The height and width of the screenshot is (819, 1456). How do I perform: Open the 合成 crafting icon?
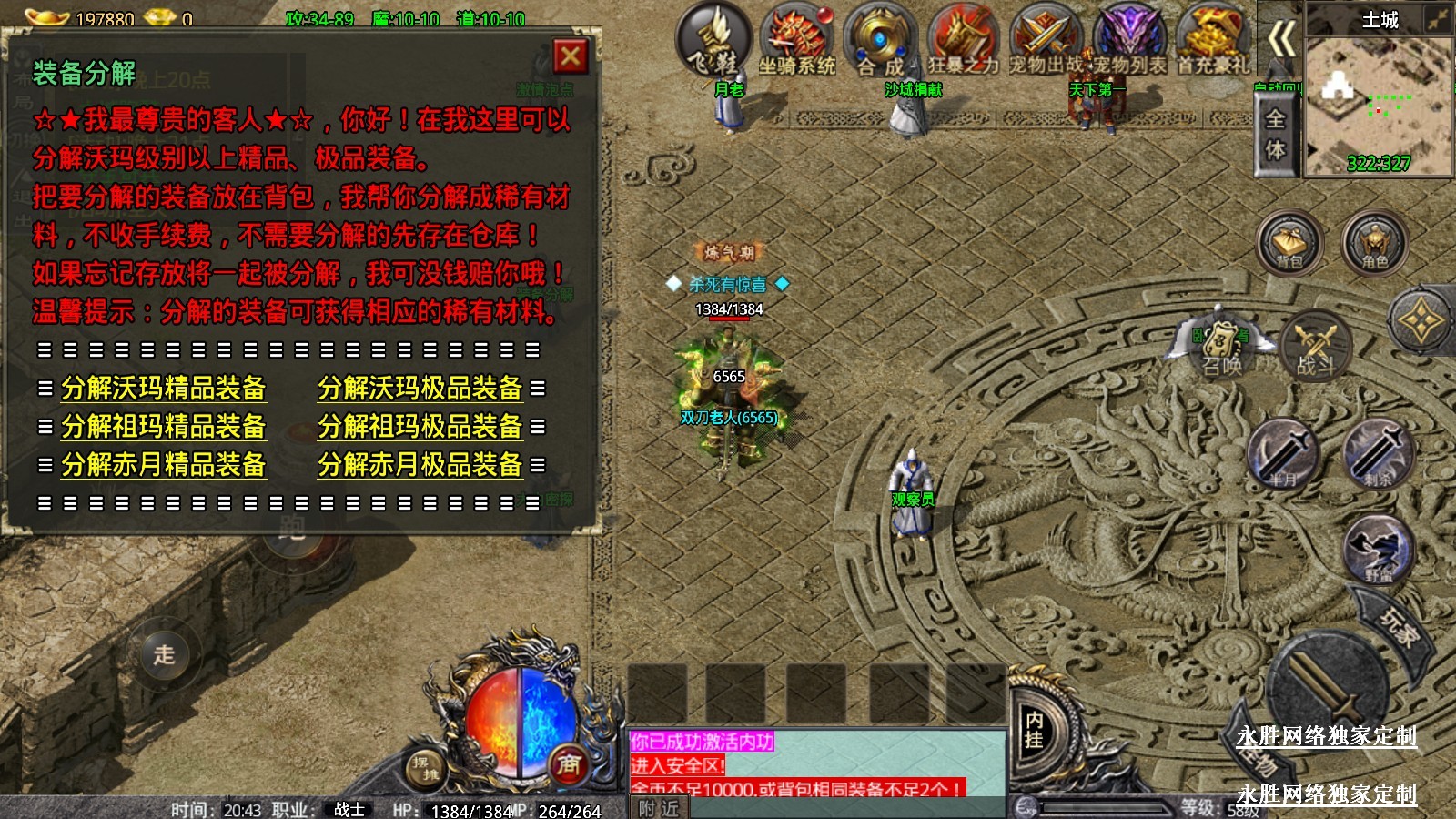coord(880,40)
